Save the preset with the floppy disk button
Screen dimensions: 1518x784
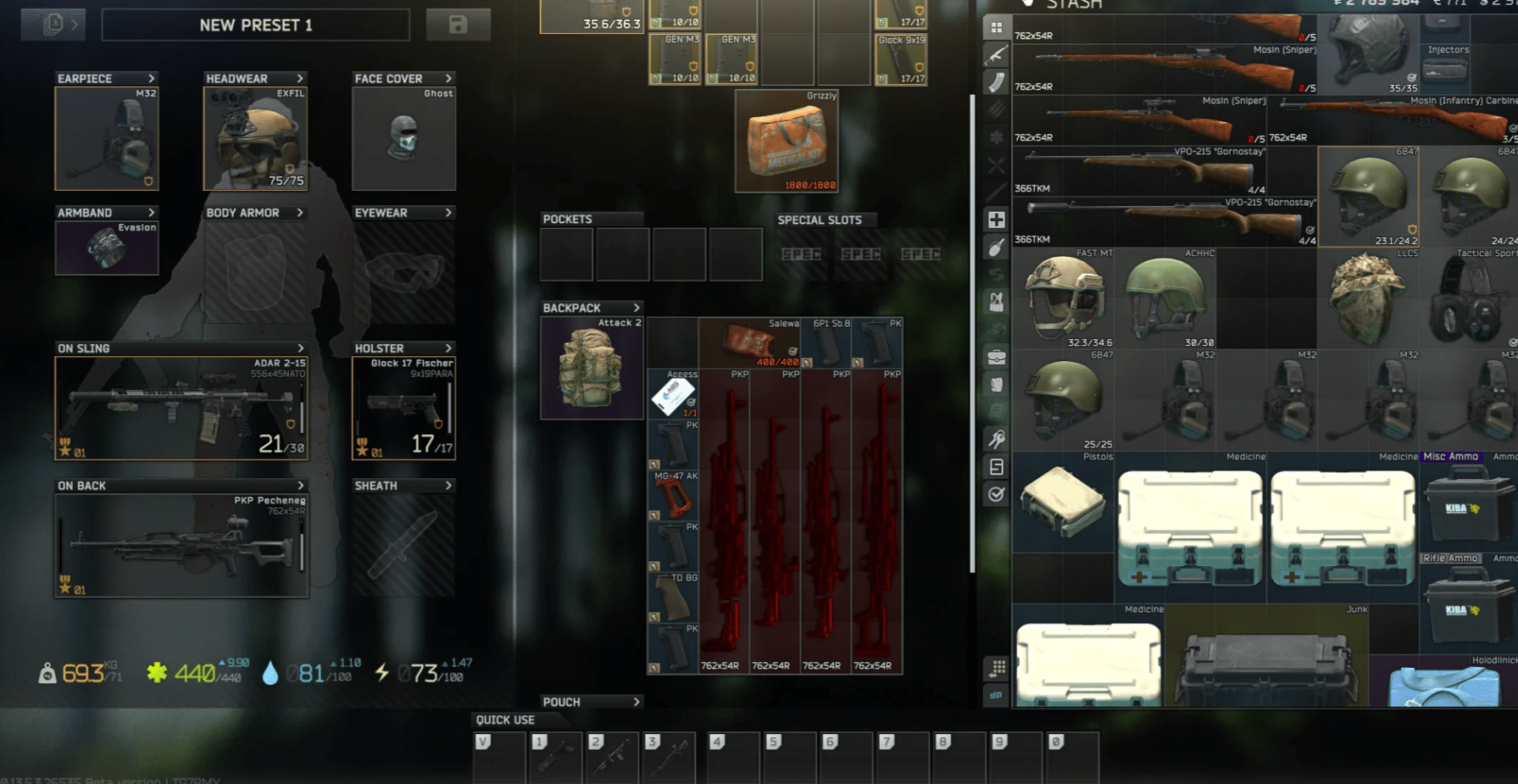458,25
